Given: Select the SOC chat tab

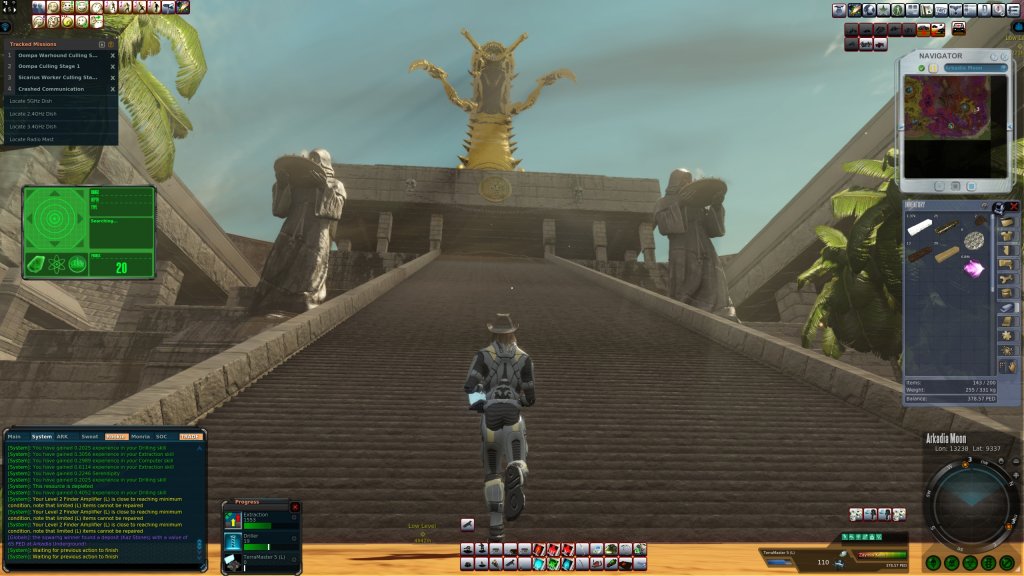Looking at the screenshot, I should tap(161, 436).
